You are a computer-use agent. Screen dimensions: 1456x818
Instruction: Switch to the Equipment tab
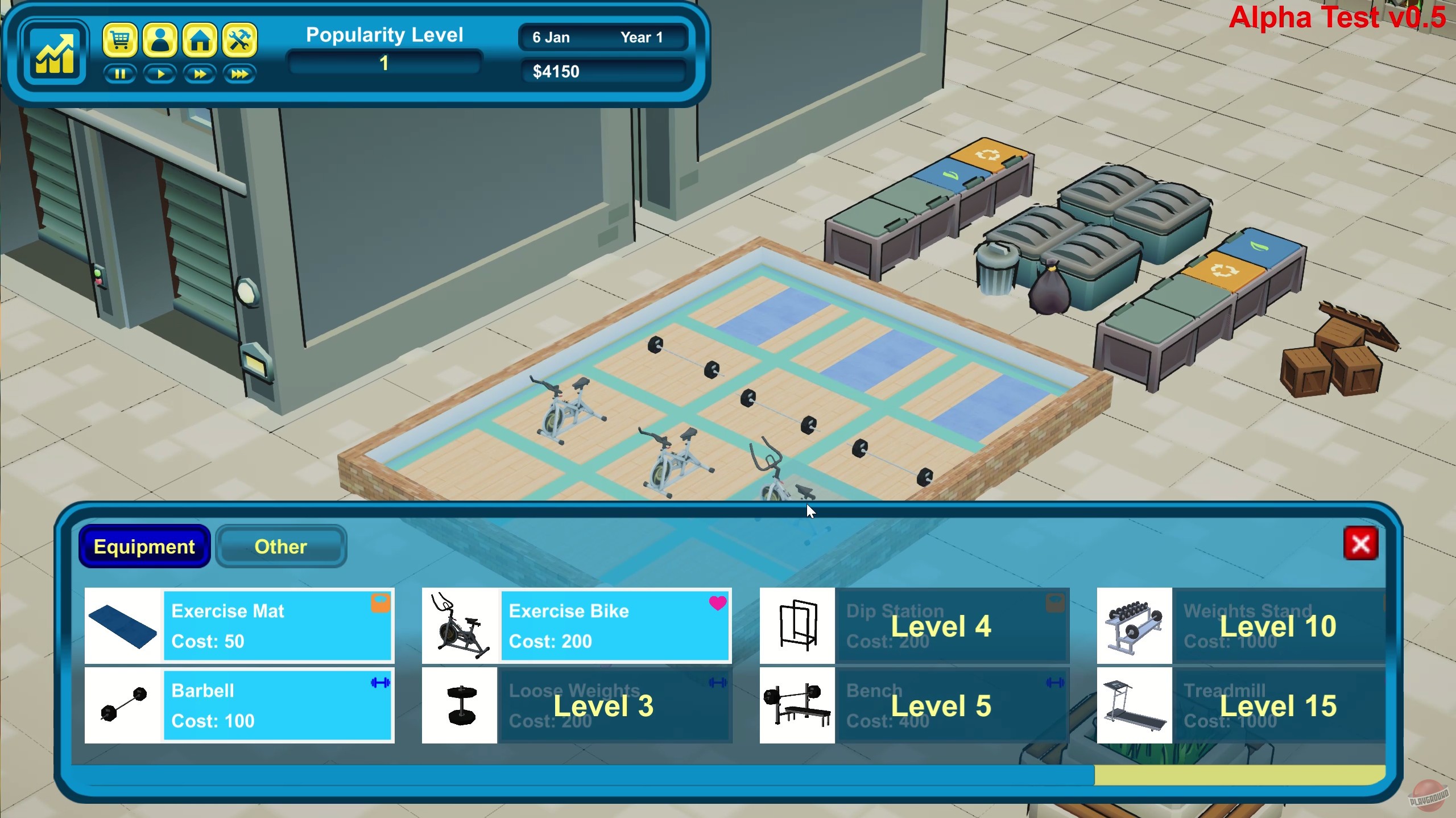click(x=144, y=547)
